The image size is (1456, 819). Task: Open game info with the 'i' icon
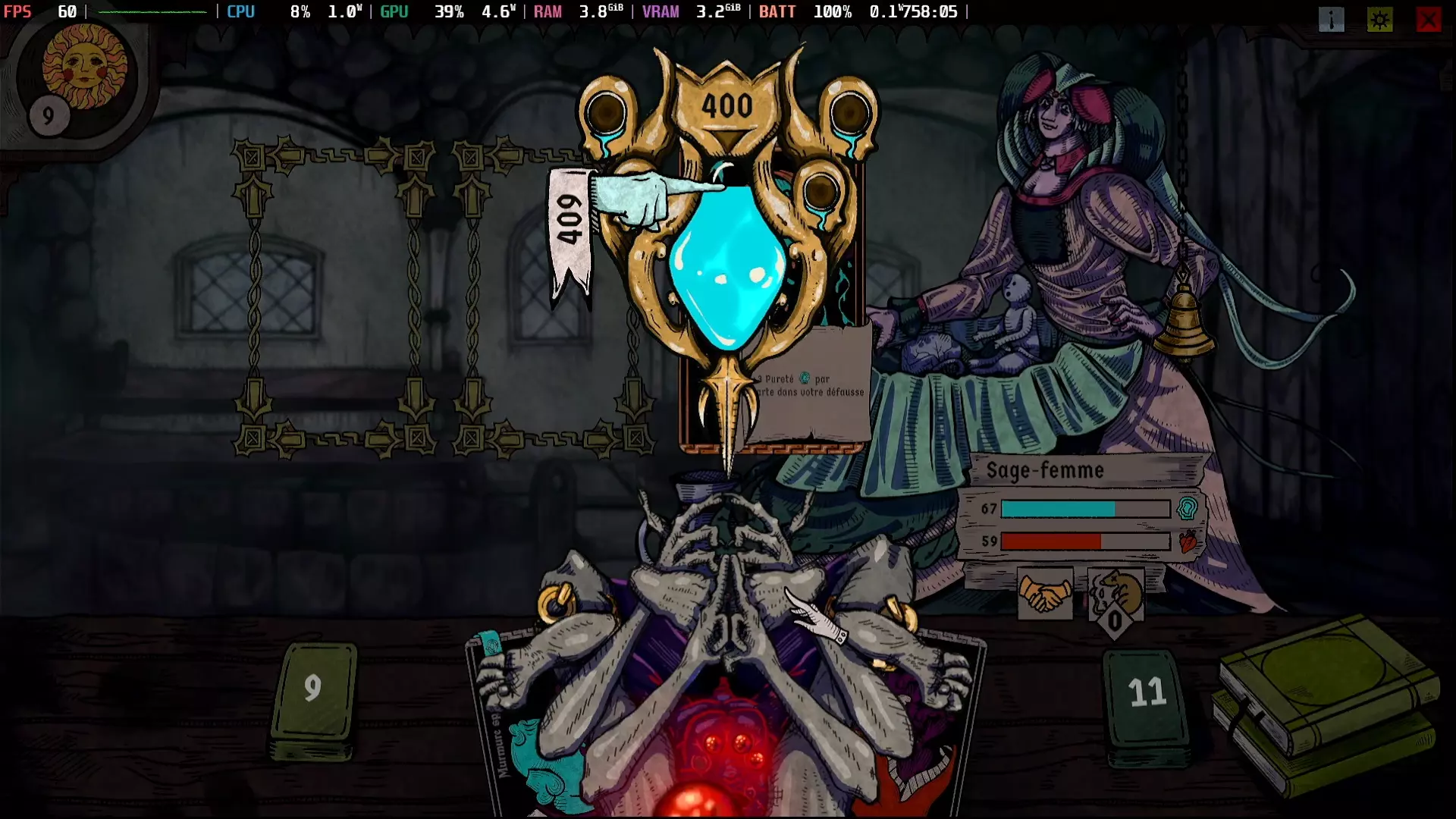click(x=1332, y=20)
